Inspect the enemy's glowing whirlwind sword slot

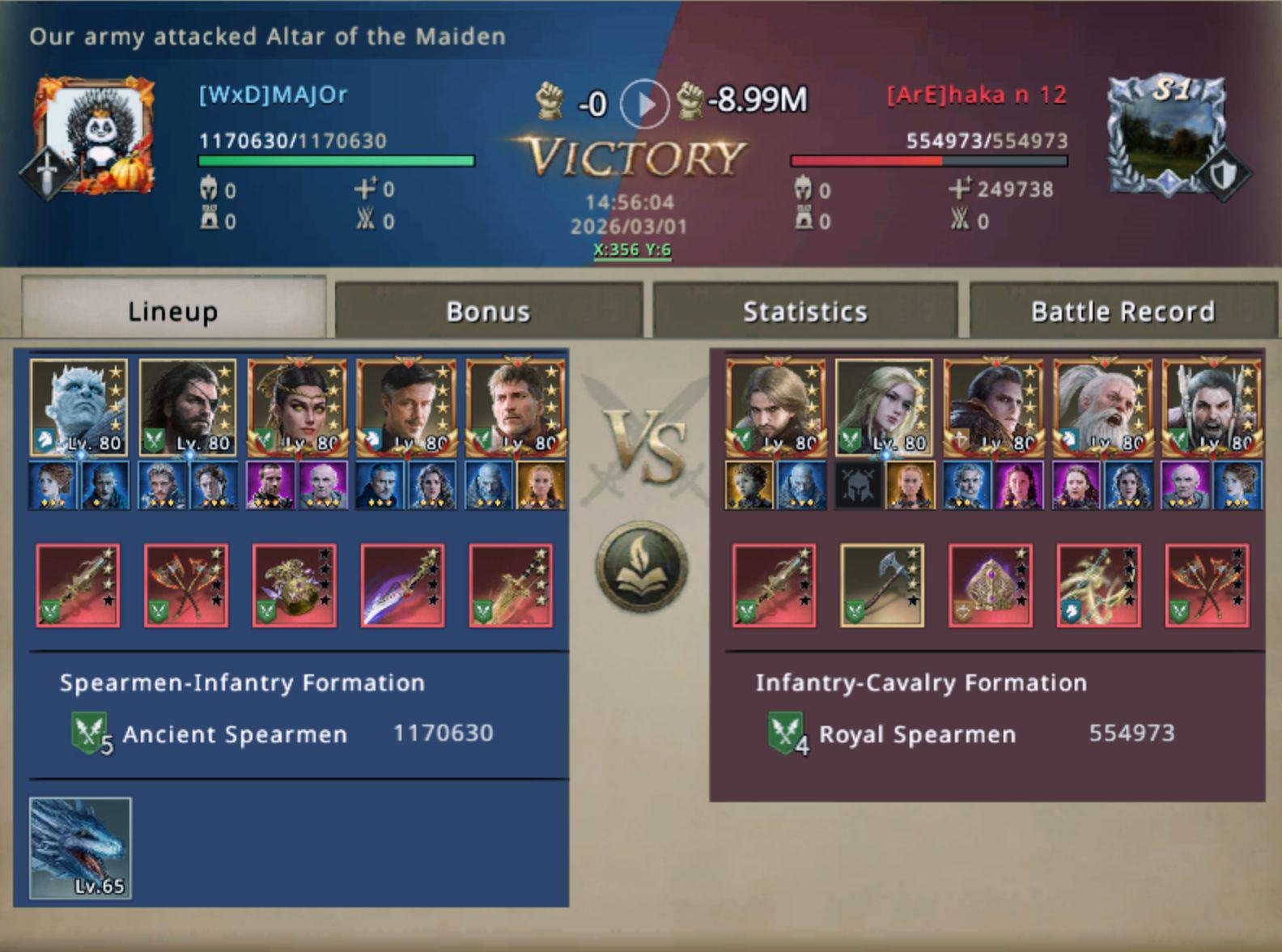[1099, 585]
